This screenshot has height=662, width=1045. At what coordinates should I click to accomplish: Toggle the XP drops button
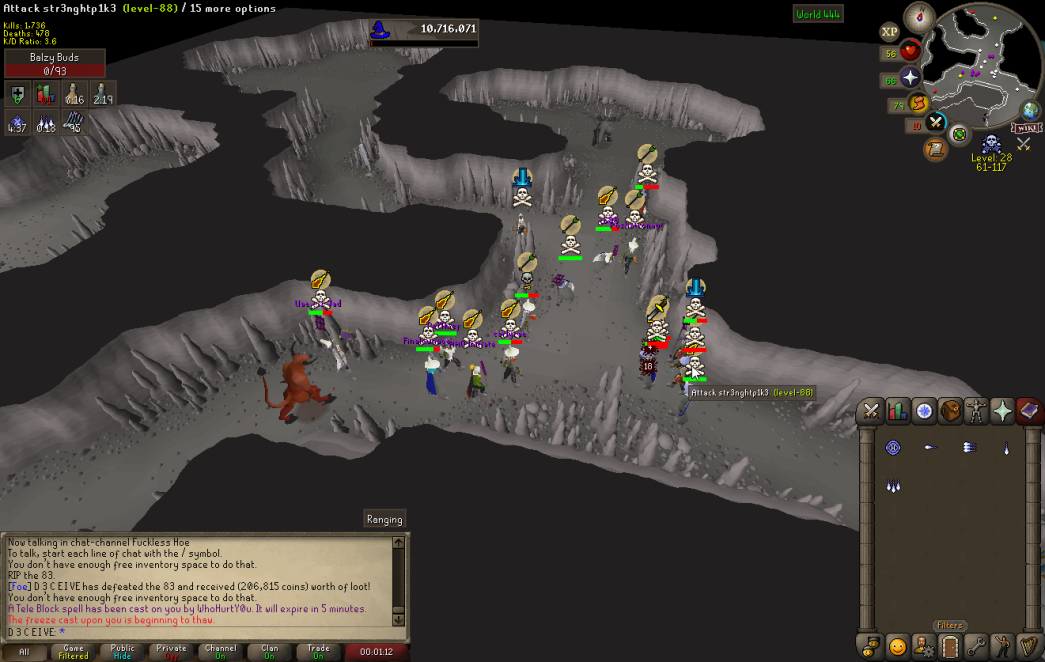889,33
